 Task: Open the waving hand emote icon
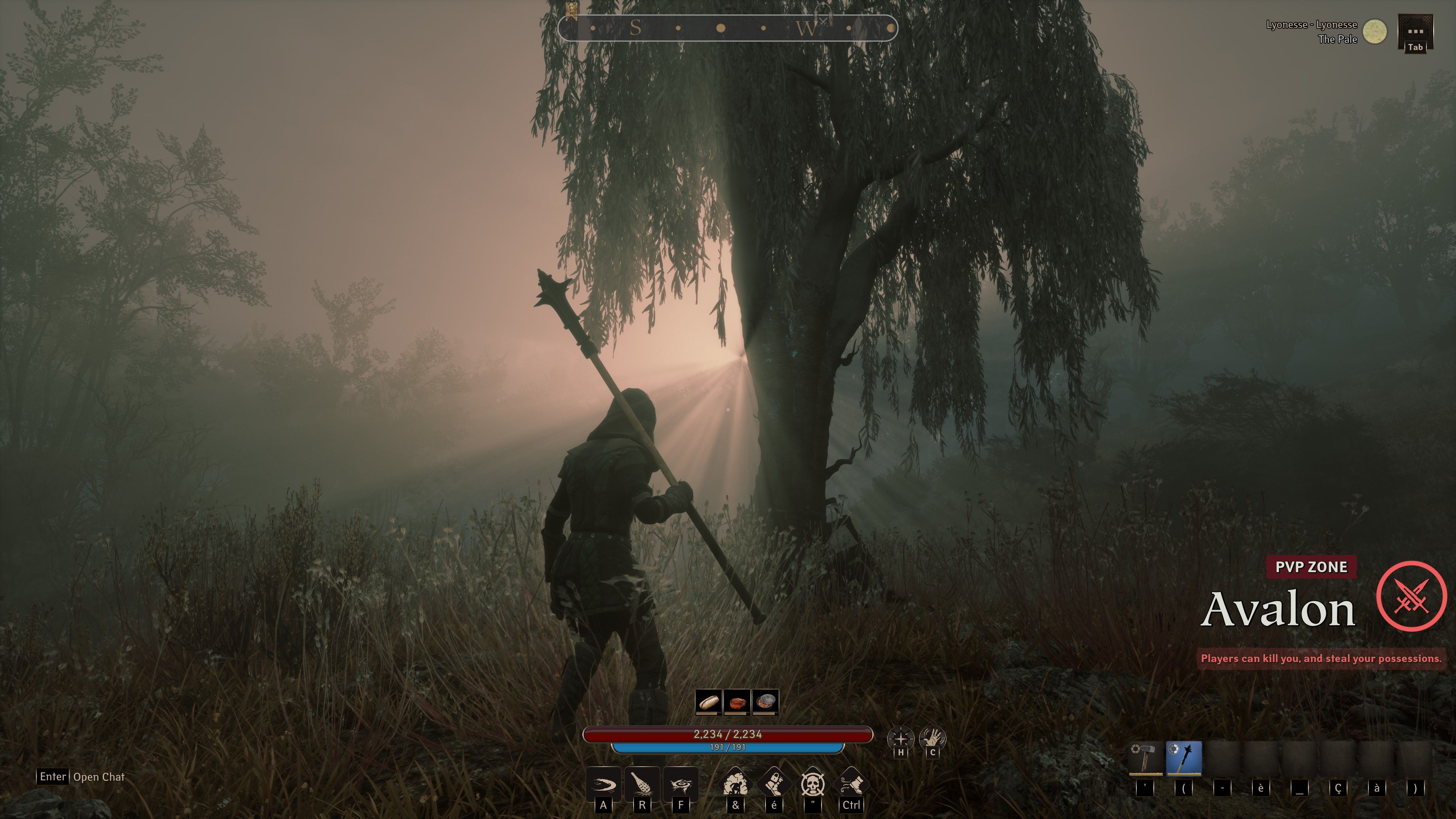[932, 738]
